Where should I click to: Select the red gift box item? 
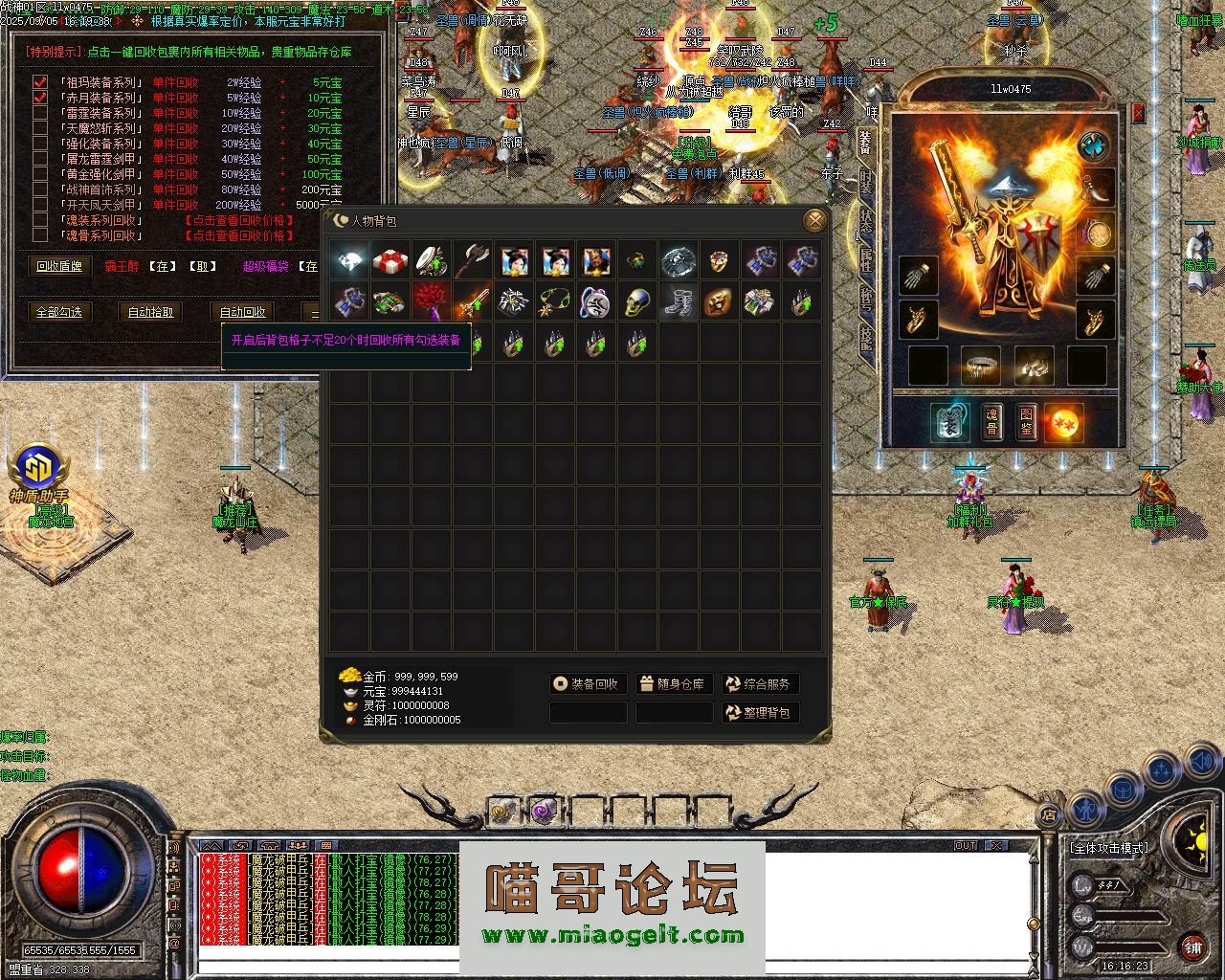390,260
